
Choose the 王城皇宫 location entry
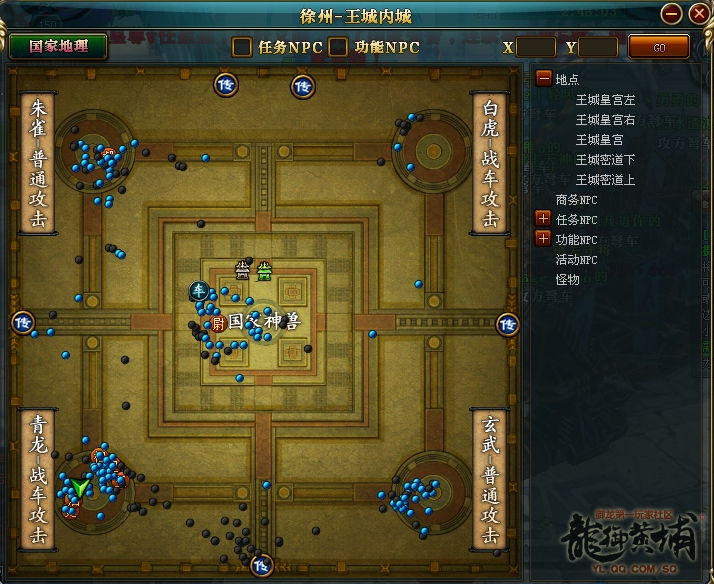pos(600,139)
